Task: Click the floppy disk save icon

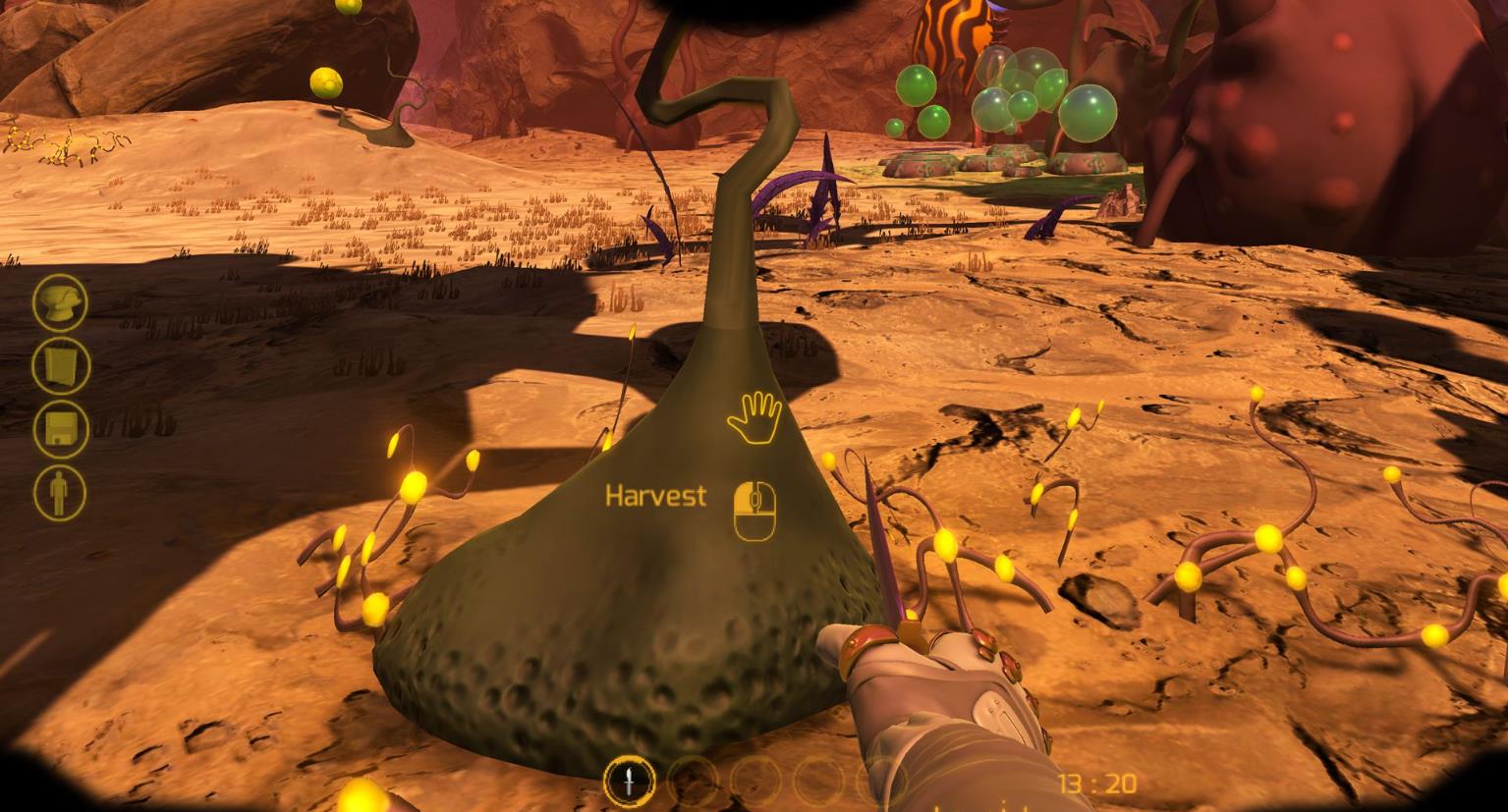Action: 61,429
